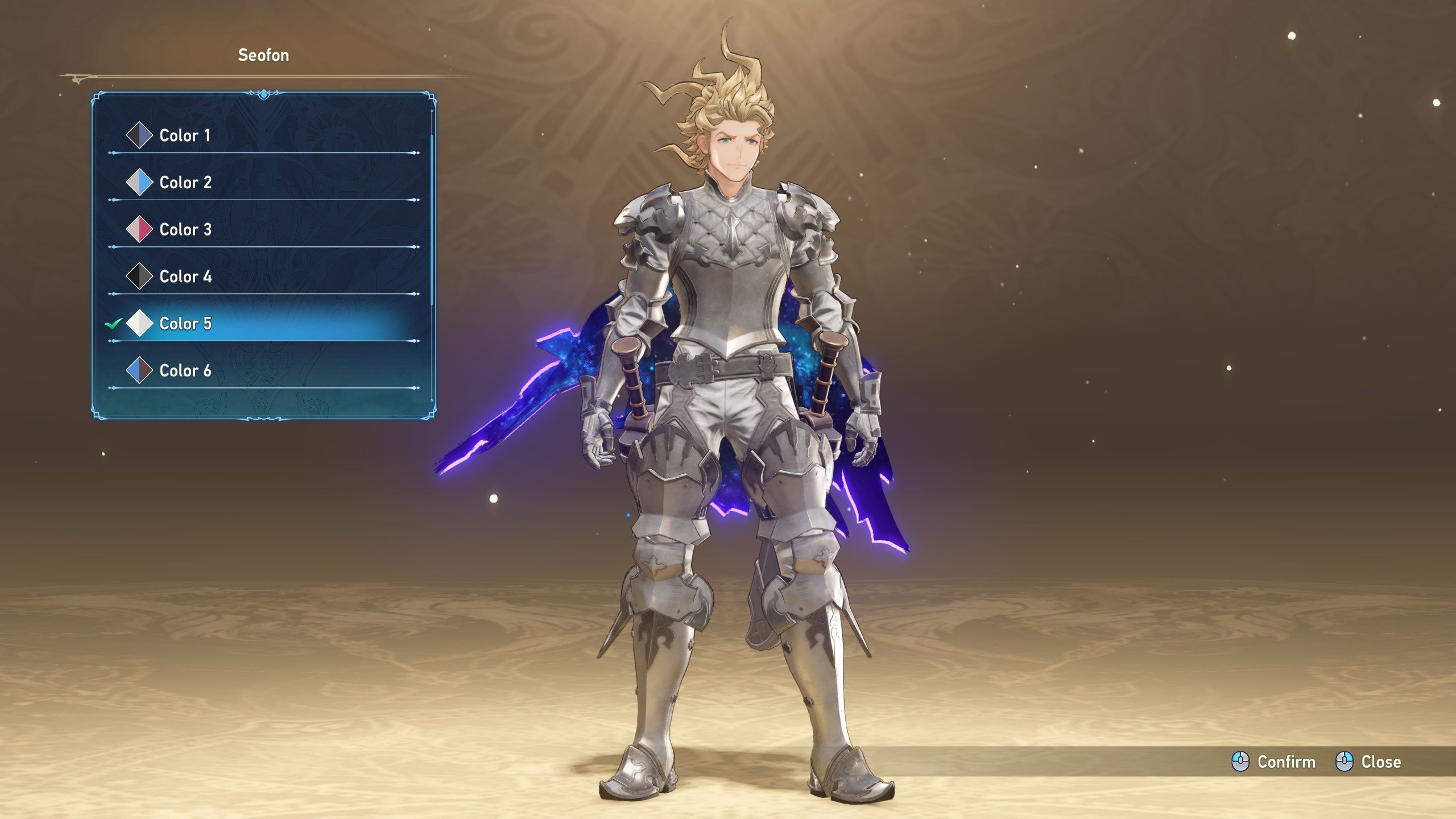This screenshot has width=1456, height=819.
Task: Pick the Color 3 red palette
Action: click(x=185, y=230)
